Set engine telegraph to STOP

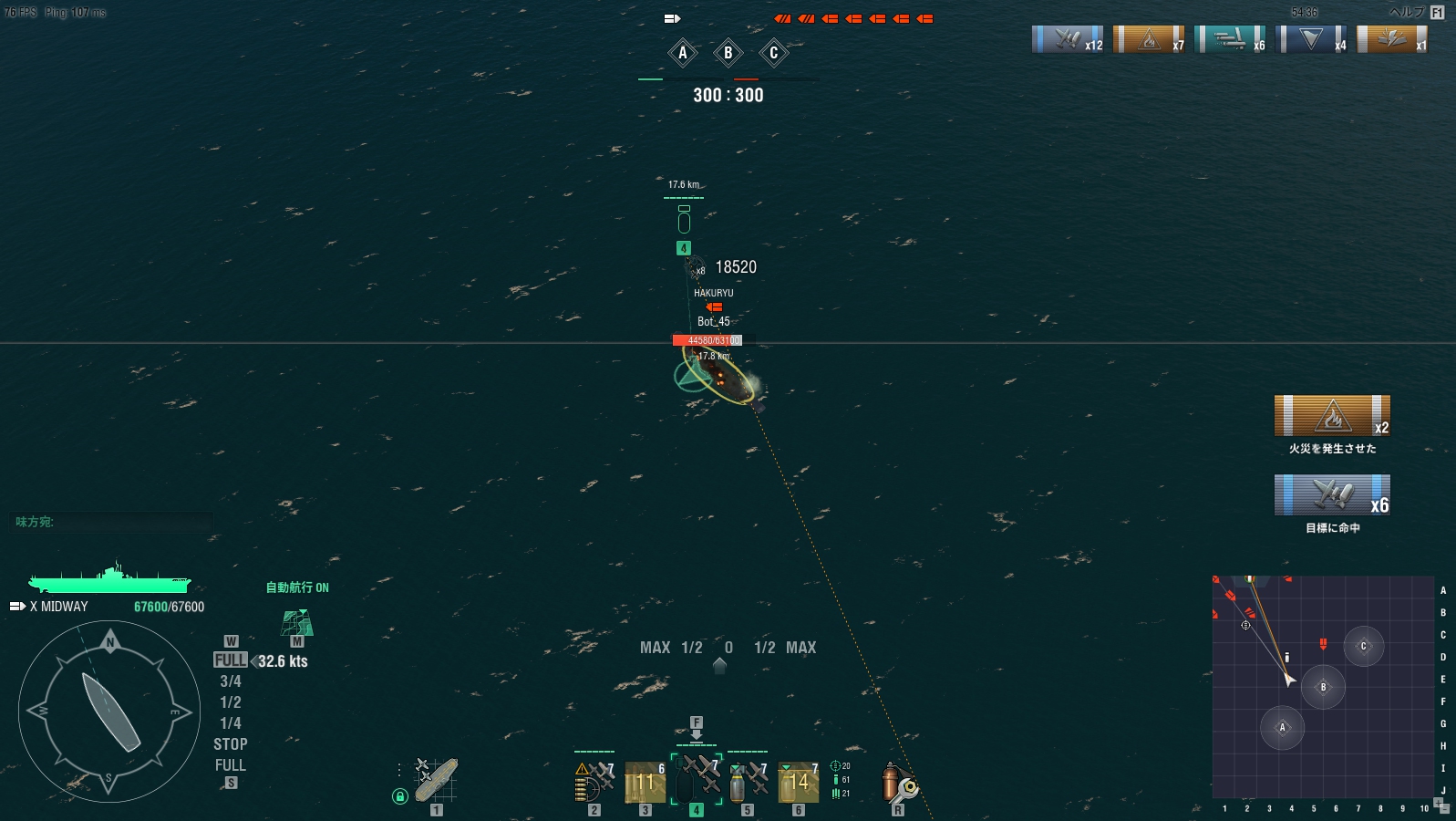pos(231,744)
